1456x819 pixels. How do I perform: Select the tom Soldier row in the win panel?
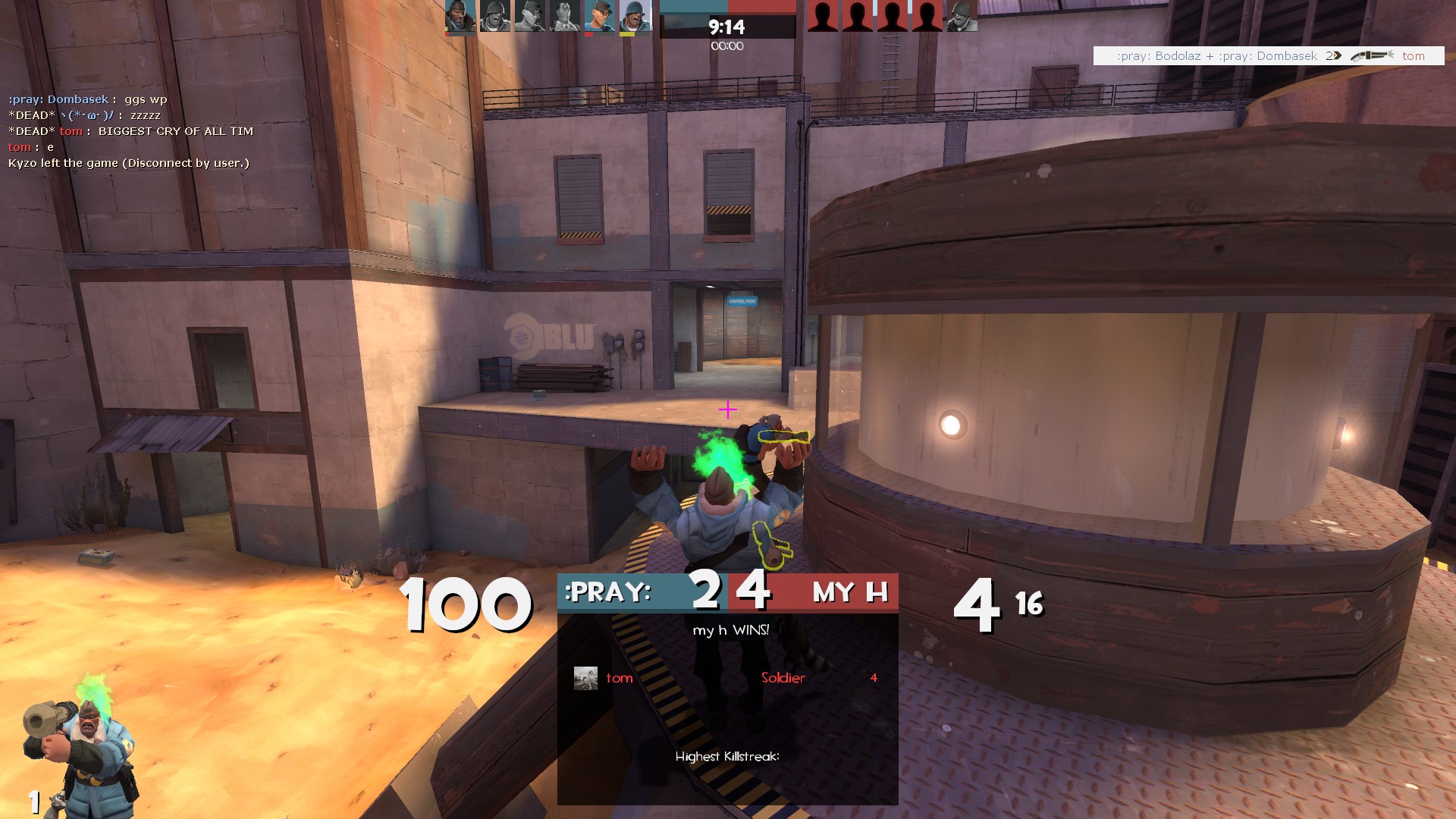[726, 678]
